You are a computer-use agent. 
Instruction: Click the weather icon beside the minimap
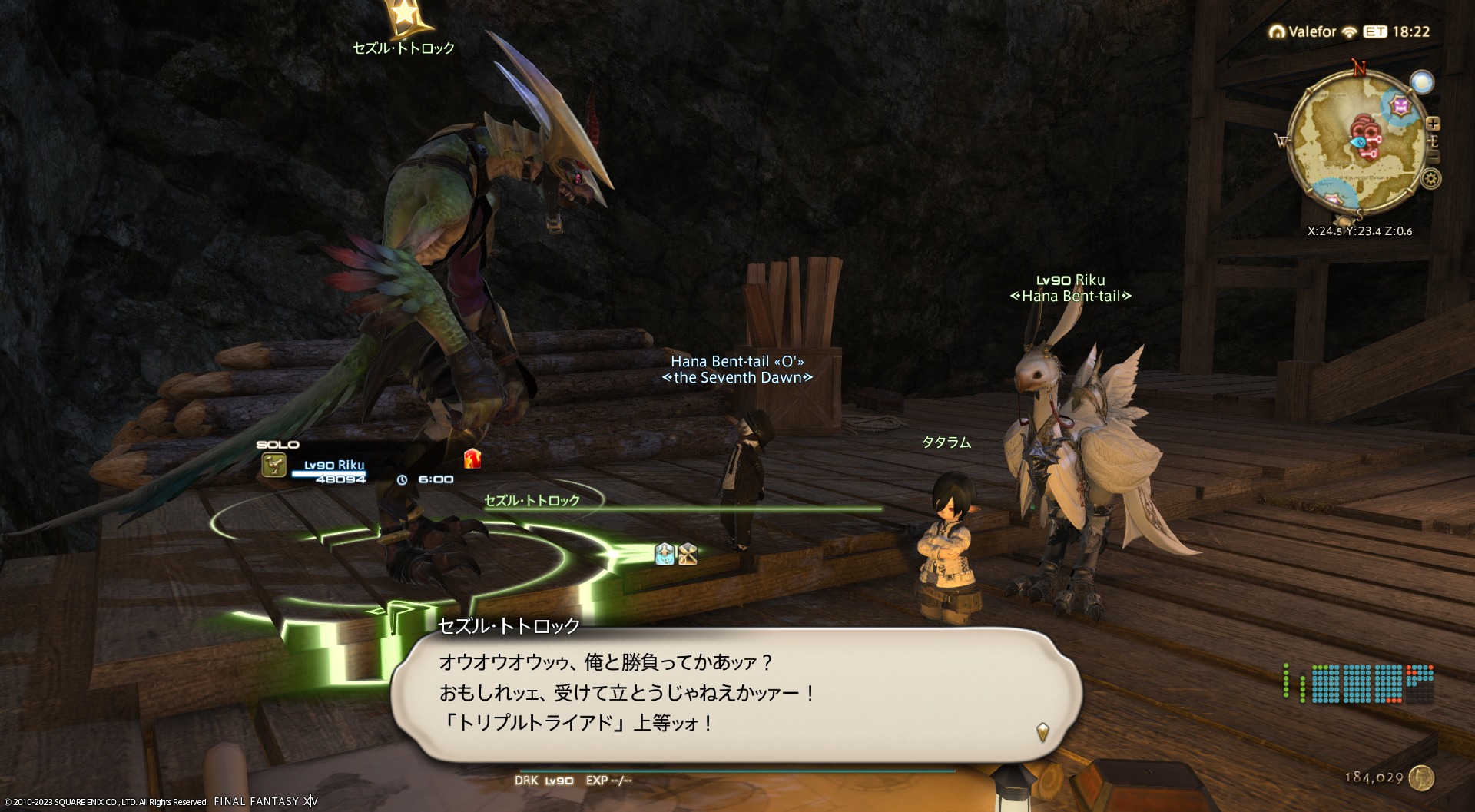pyautogui.click(x=1422, y=82)
